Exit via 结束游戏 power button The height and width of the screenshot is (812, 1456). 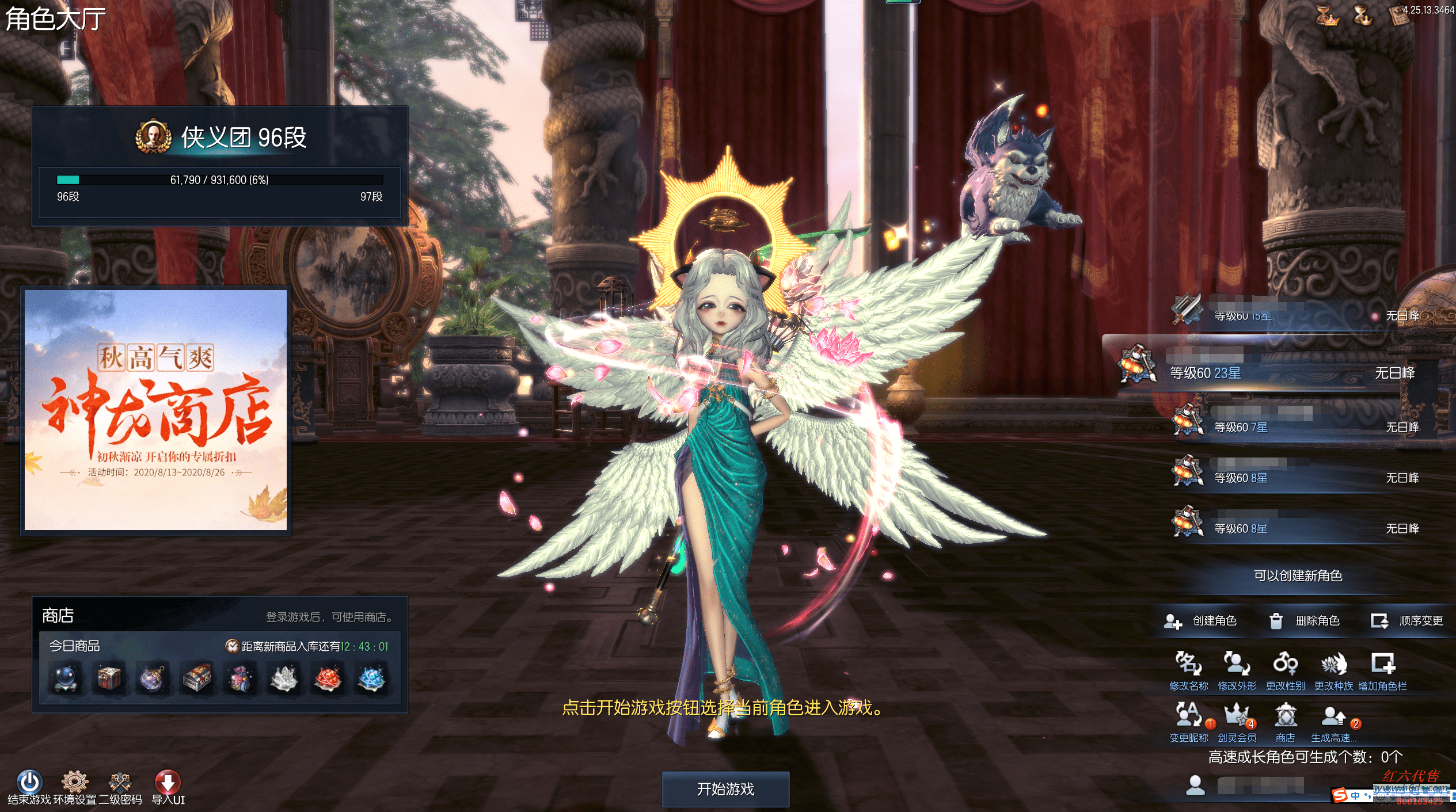(29, 783)
